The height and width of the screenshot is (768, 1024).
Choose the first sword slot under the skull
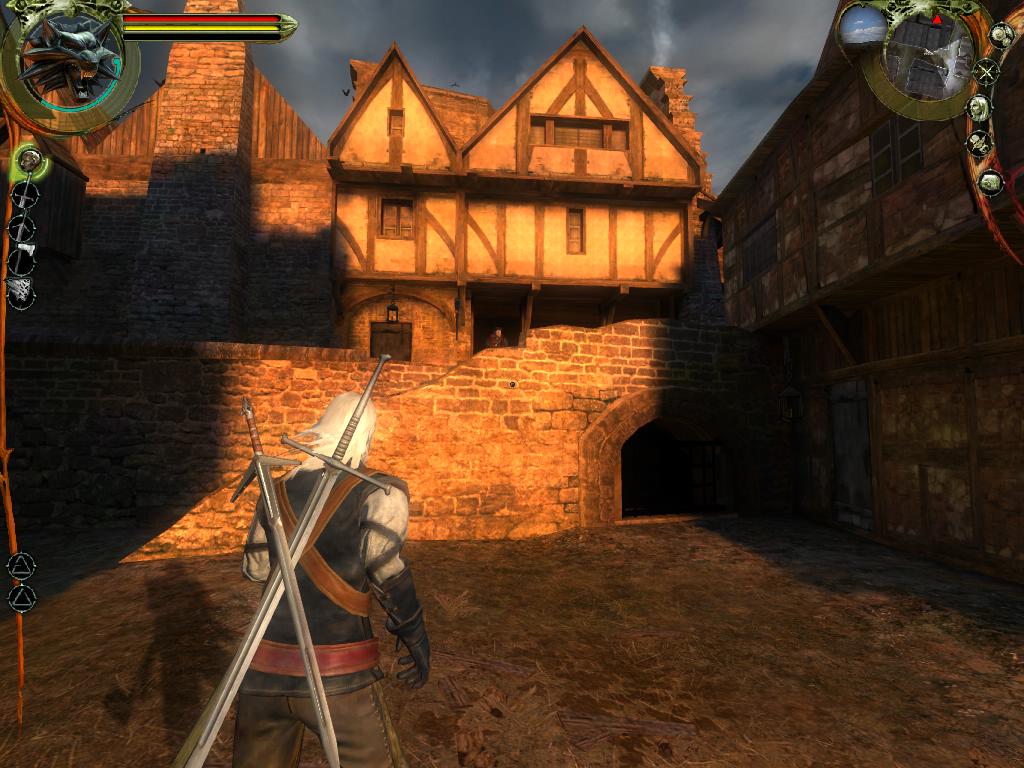[x=23, y=194]
